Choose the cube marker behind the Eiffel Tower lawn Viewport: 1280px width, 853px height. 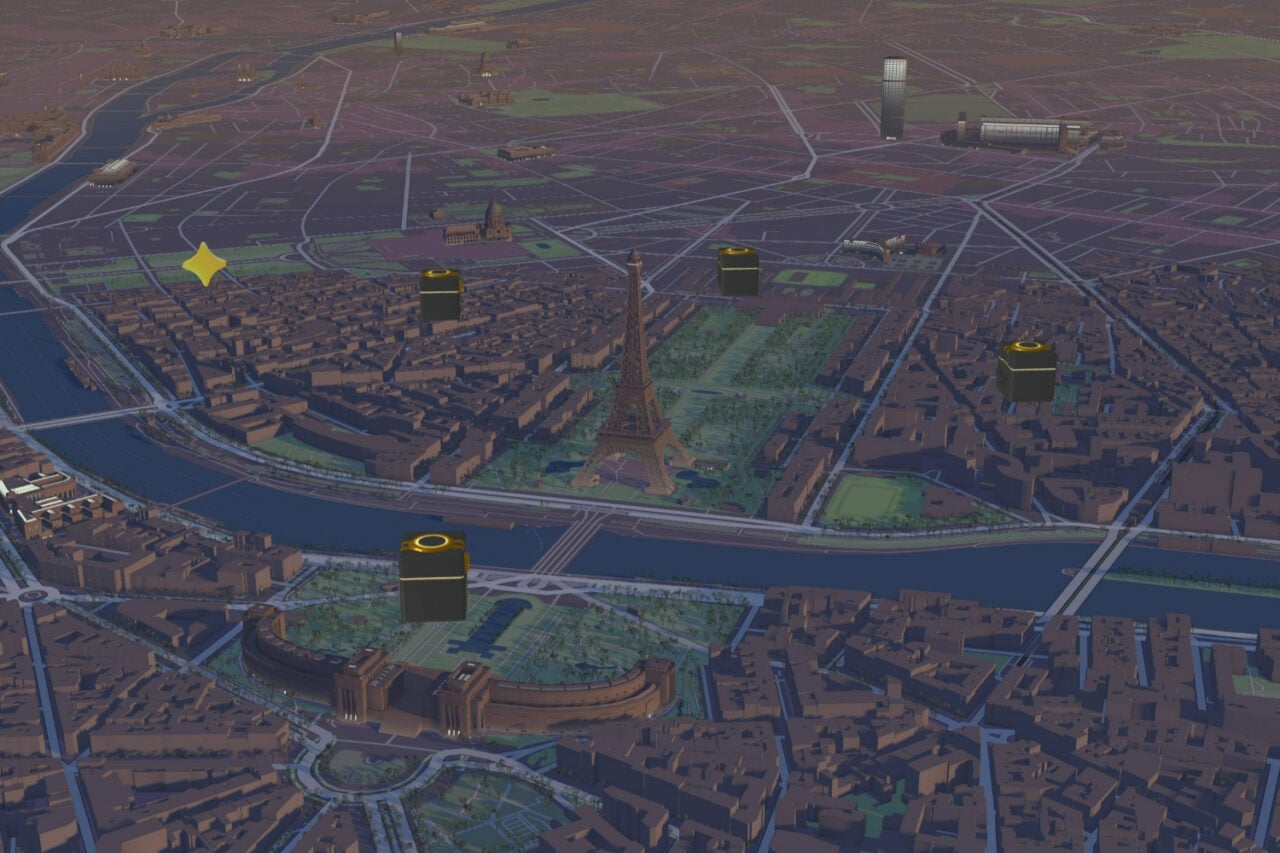coord(738,271)
